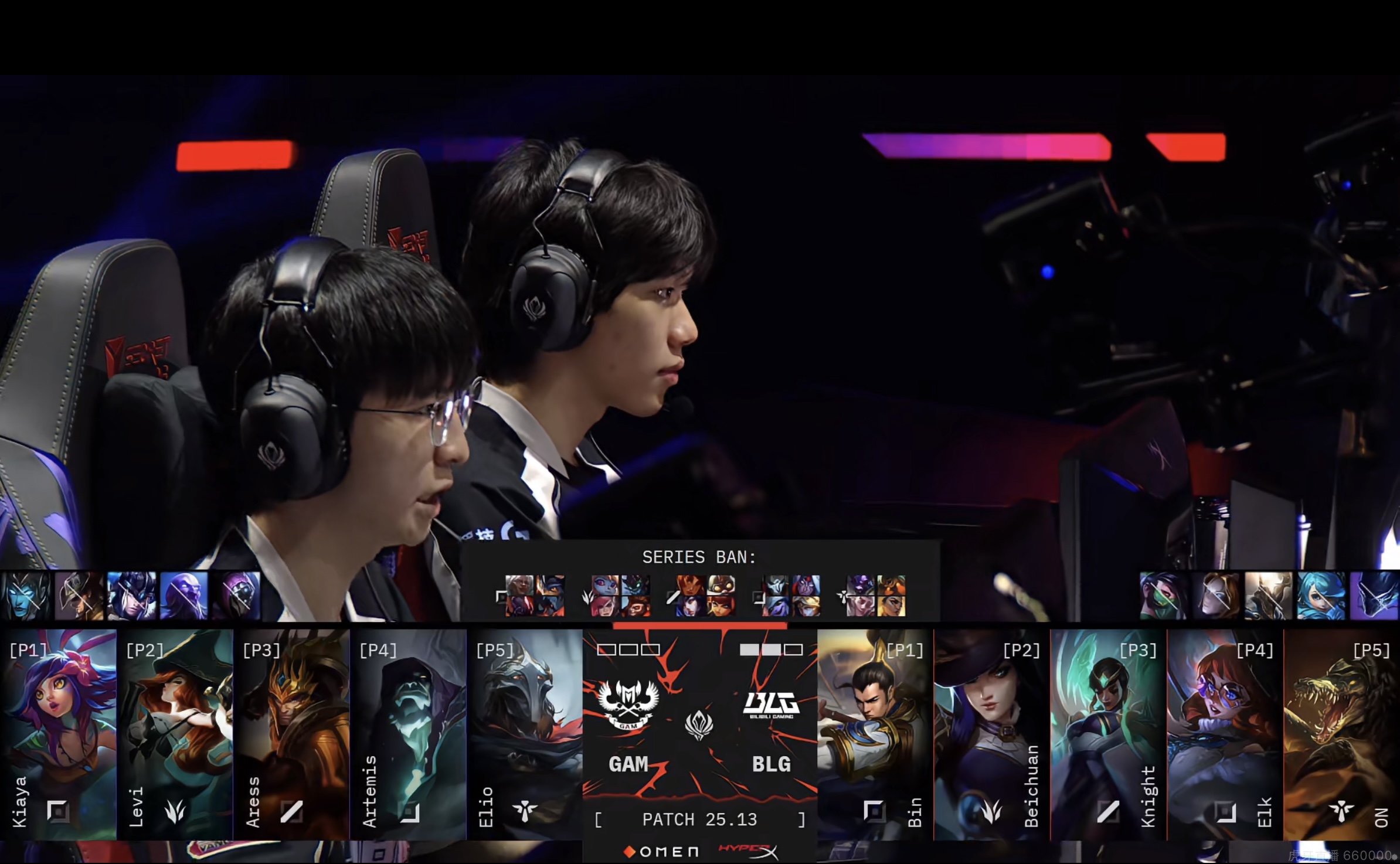Image resolution: width=1400 pixels, height=864 pixels.
Task: Click the banned Twisted Fate icon
Action: 79,596
